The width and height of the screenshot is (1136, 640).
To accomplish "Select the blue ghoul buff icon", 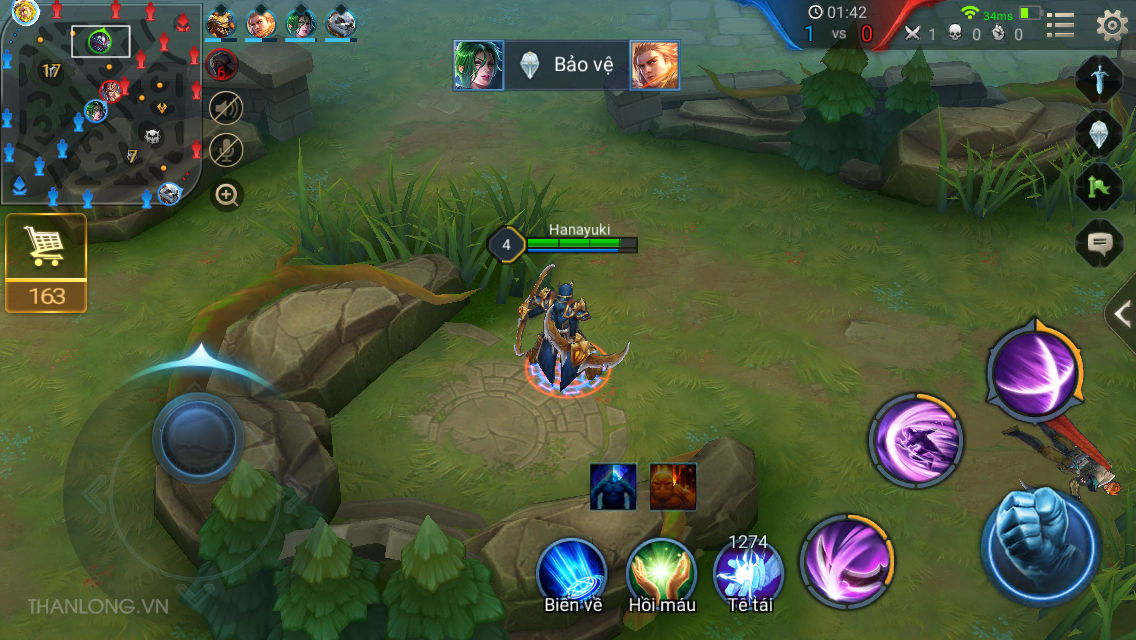I will tap(613, 487).
